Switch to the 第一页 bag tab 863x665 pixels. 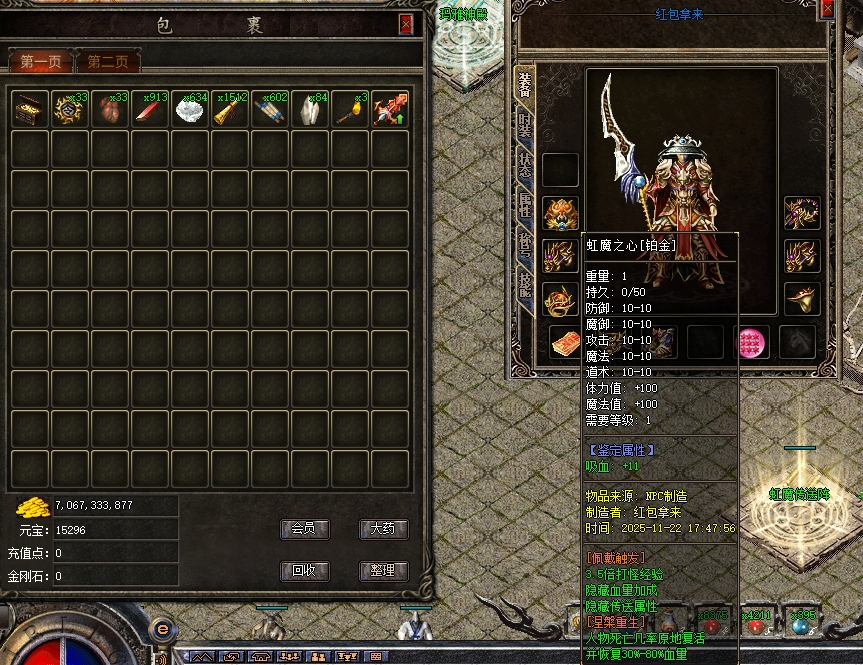(40, 62)
